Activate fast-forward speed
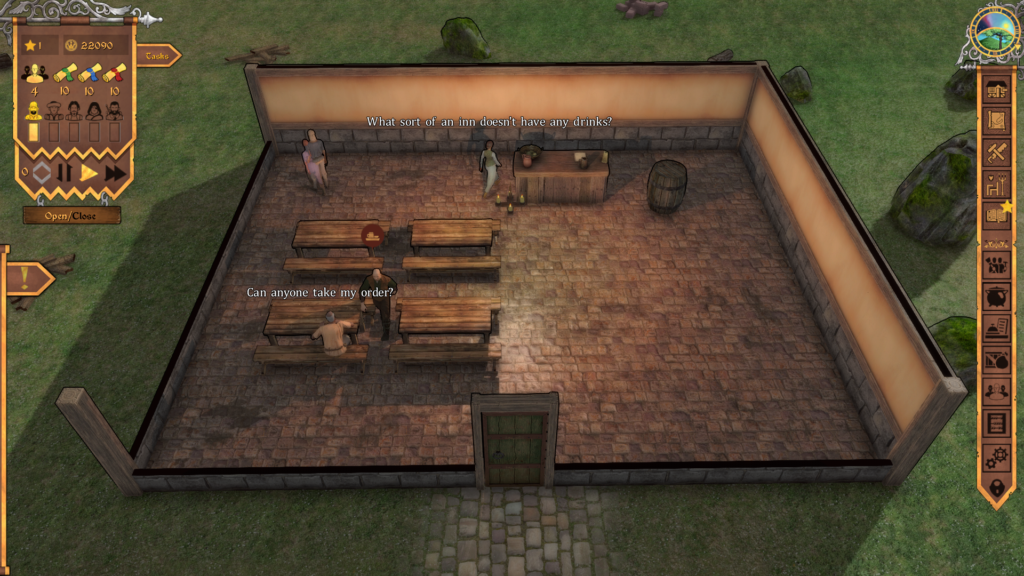Image resolution: width=1024 pixels, height=576 pixels. tap(115, 173)
